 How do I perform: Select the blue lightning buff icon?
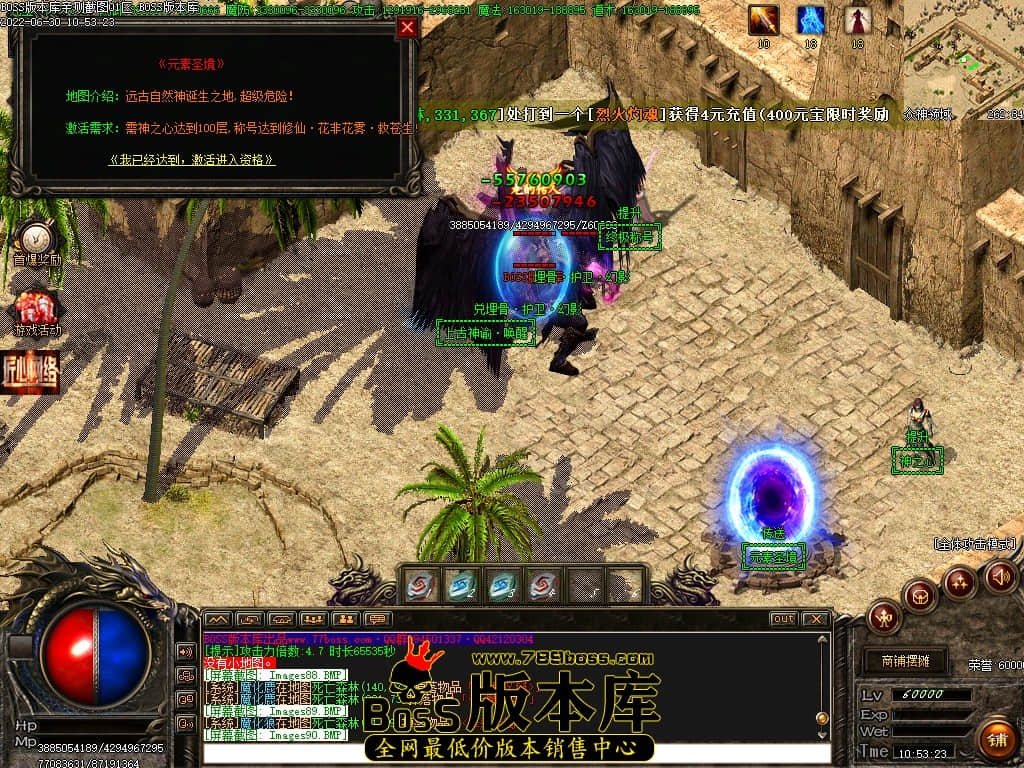pos(811,20)
